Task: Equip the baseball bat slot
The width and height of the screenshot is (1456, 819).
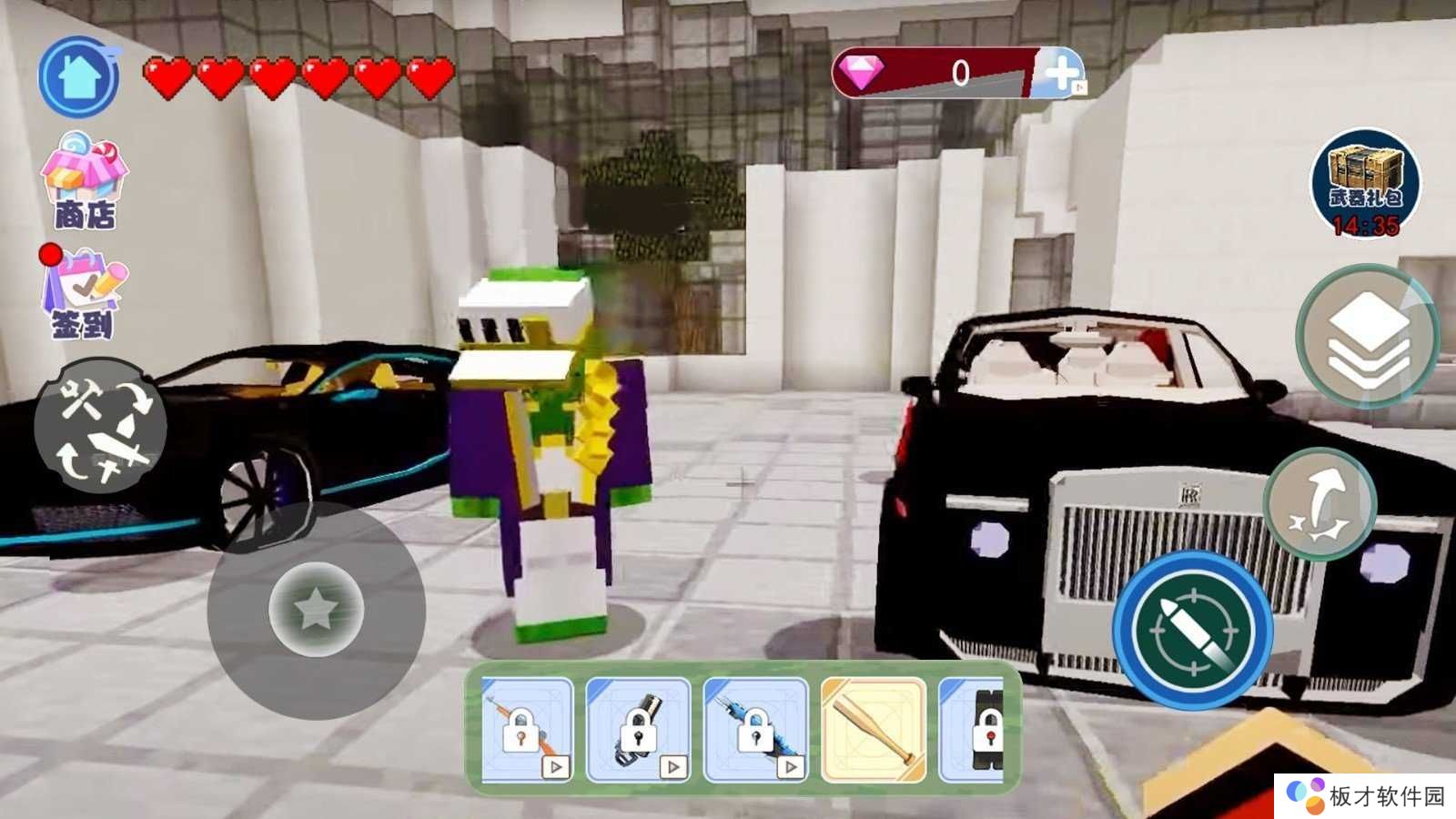Action: point(873,730)
